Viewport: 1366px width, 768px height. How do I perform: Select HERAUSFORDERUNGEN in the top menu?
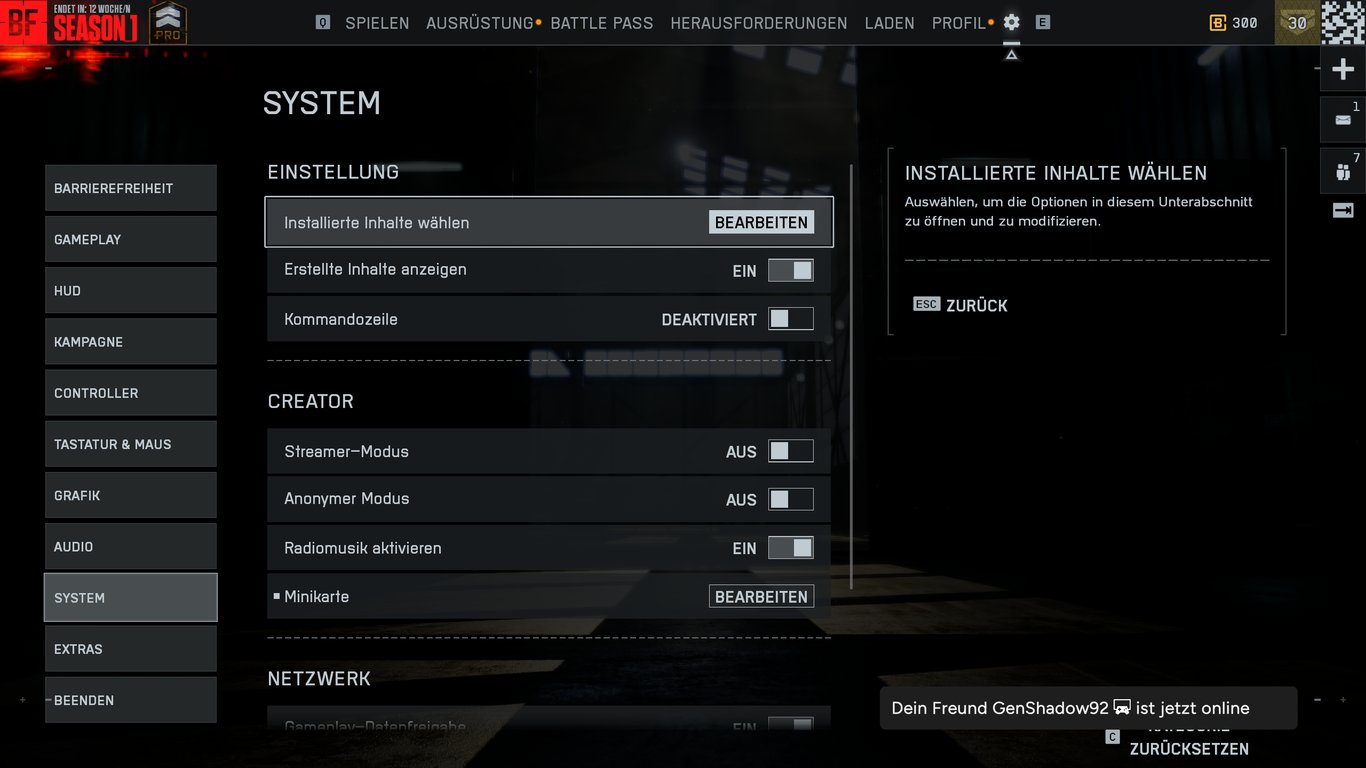click(758, 22)
